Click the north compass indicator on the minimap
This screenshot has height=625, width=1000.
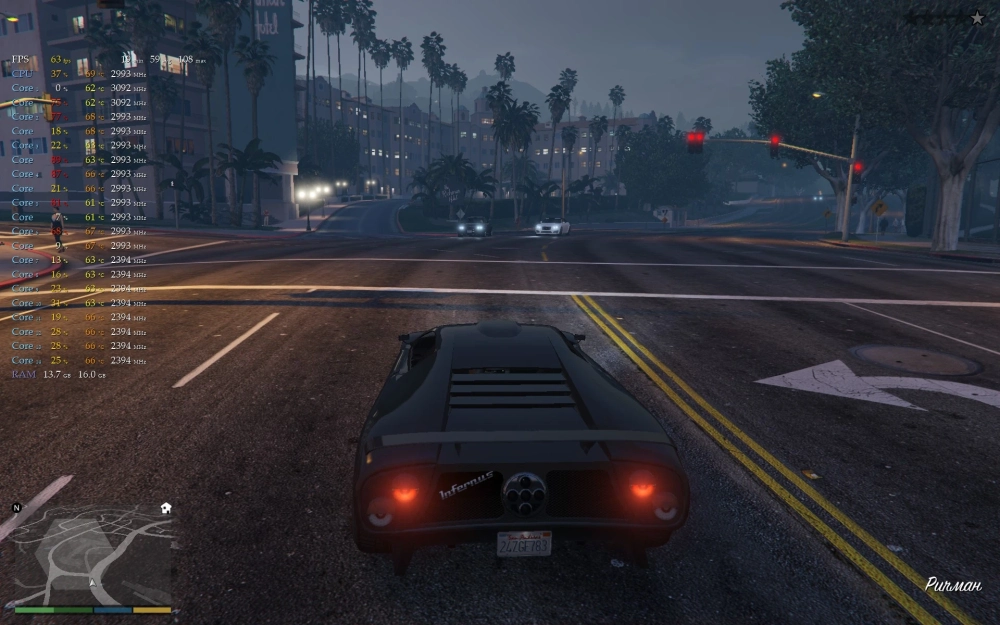point(16,508)
